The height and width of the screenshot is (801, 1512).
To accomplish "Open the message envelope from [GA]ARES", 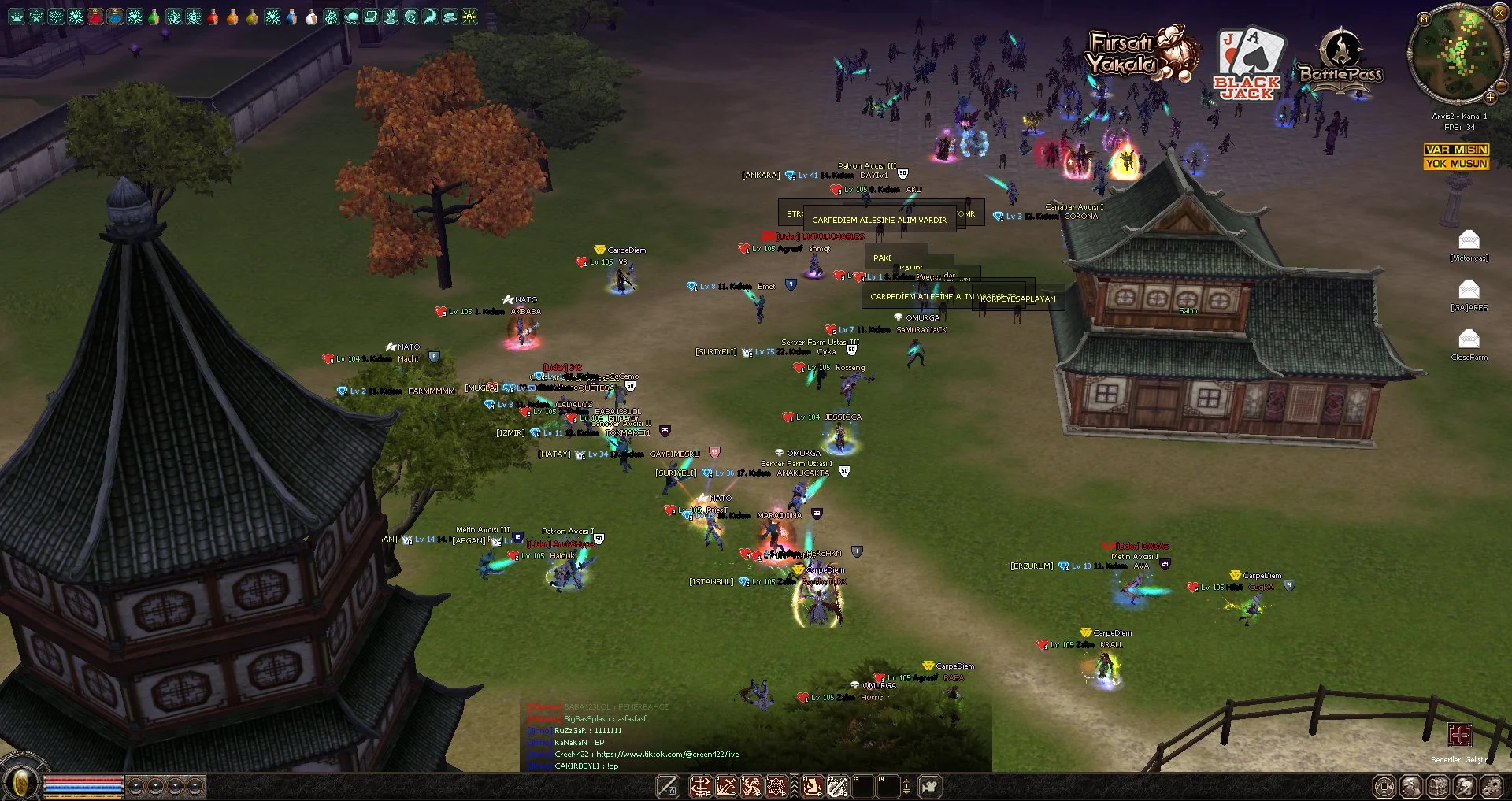I will [1469, 289].
